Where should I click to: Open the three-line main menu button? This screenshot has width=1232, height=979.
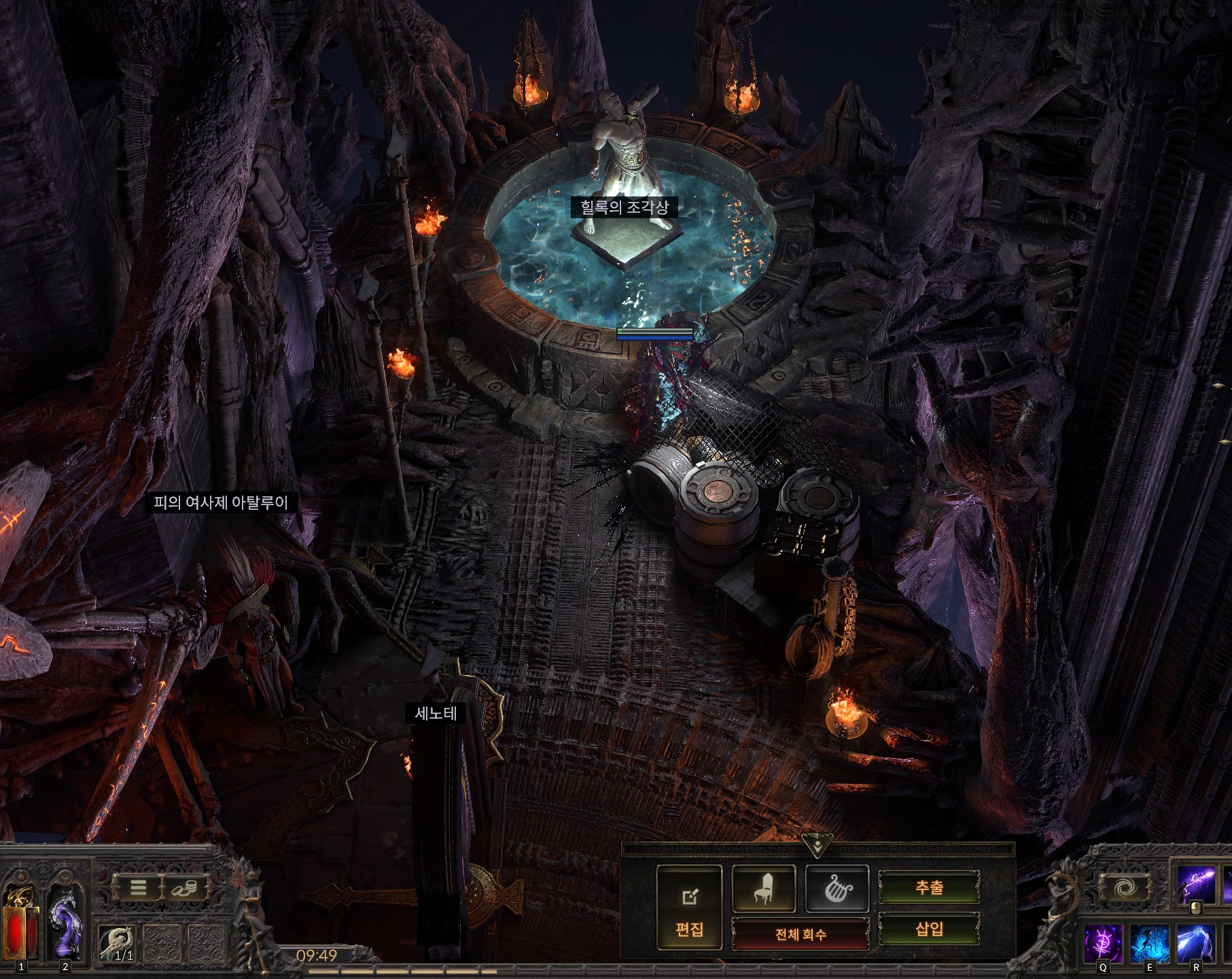(139, 887)
